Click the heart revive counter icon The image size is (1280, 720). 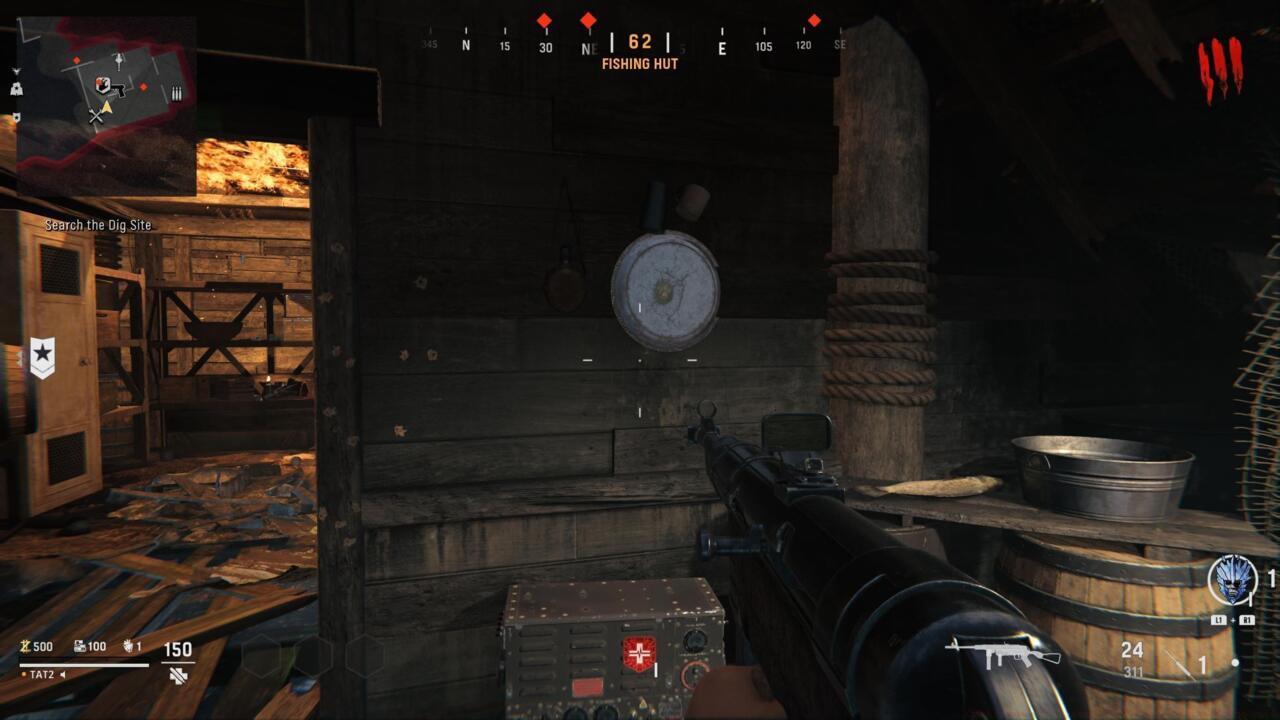pos(128,646)
